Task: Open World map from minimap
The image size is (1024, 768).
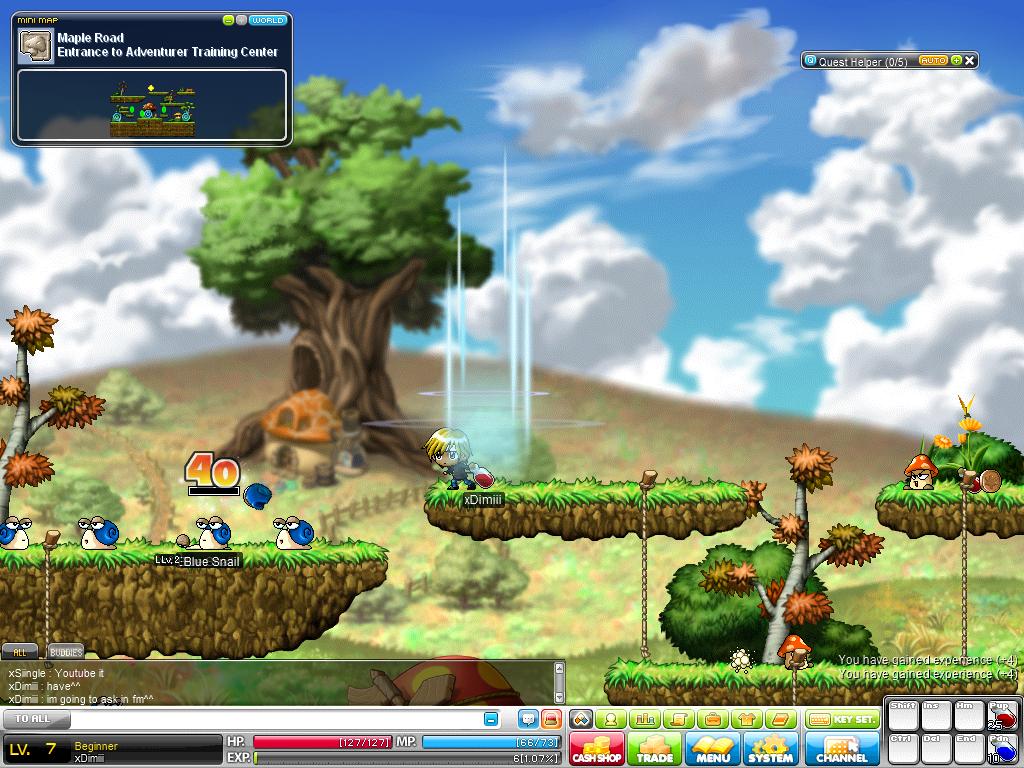Action: (267, 20)
